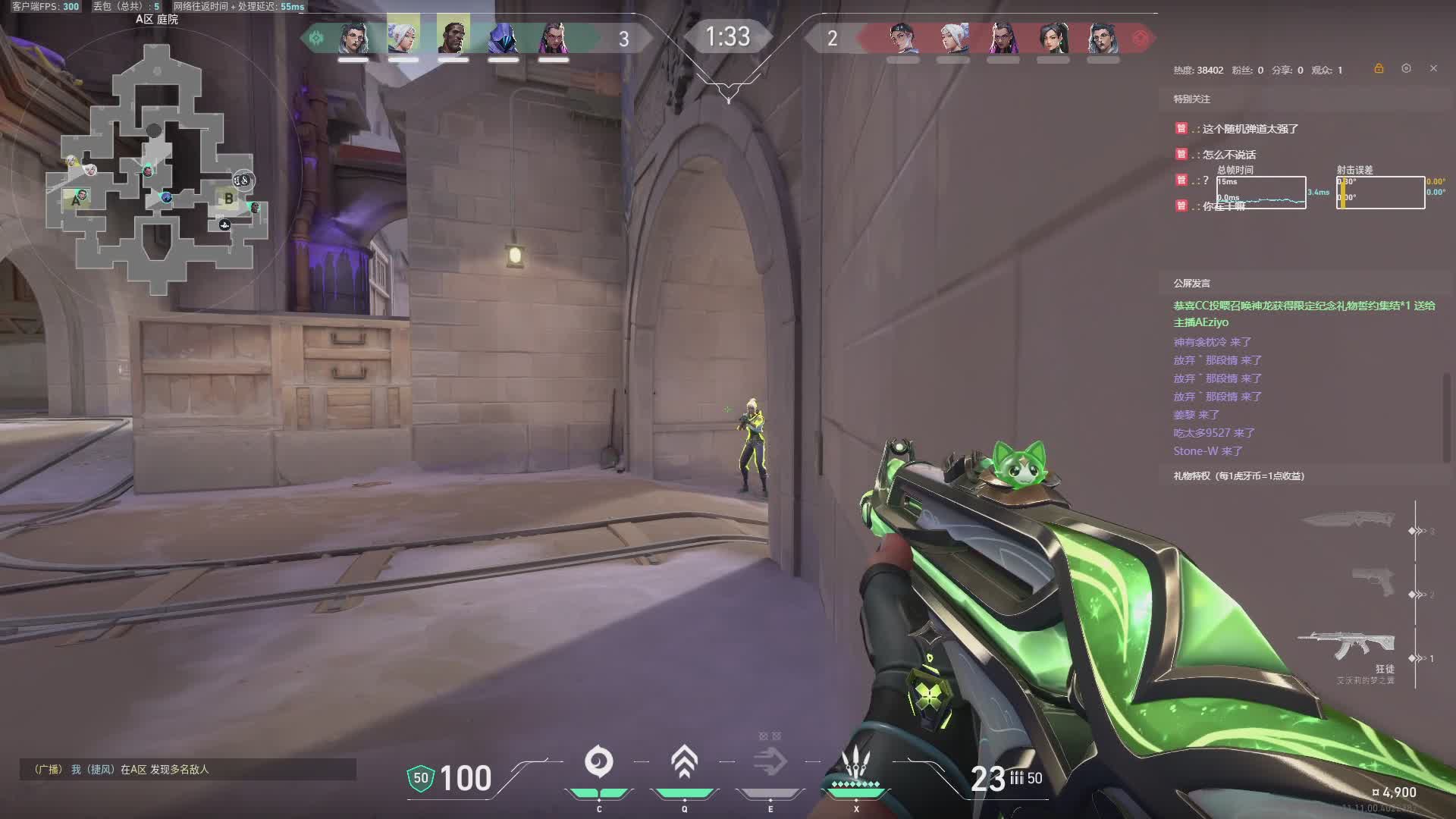Toggle the orange lock on the overlay
The image size is (1456, 819).
(1379, 68)
